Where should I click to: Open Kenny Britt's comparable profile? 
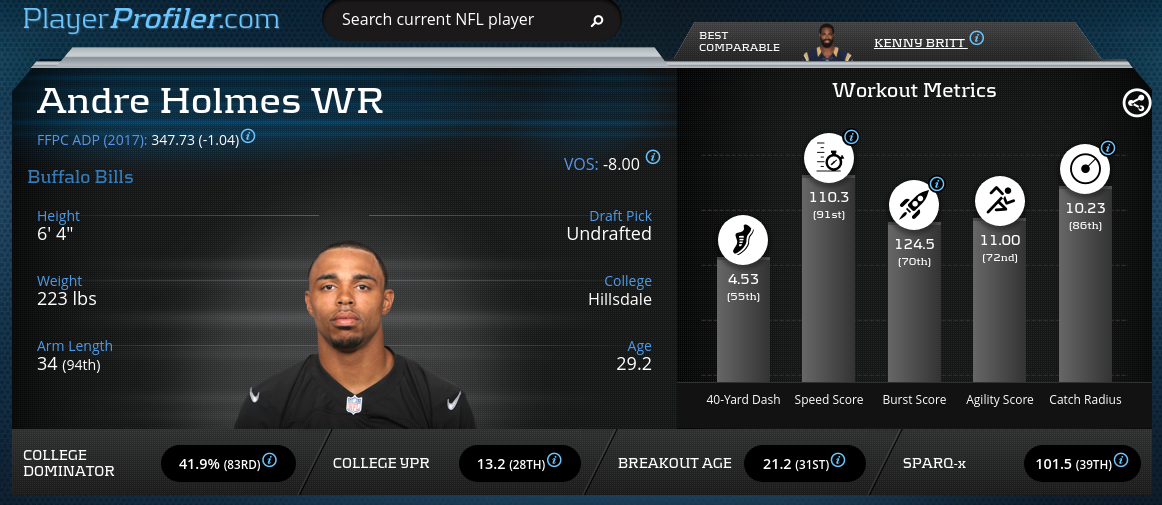tap(917, 43)
